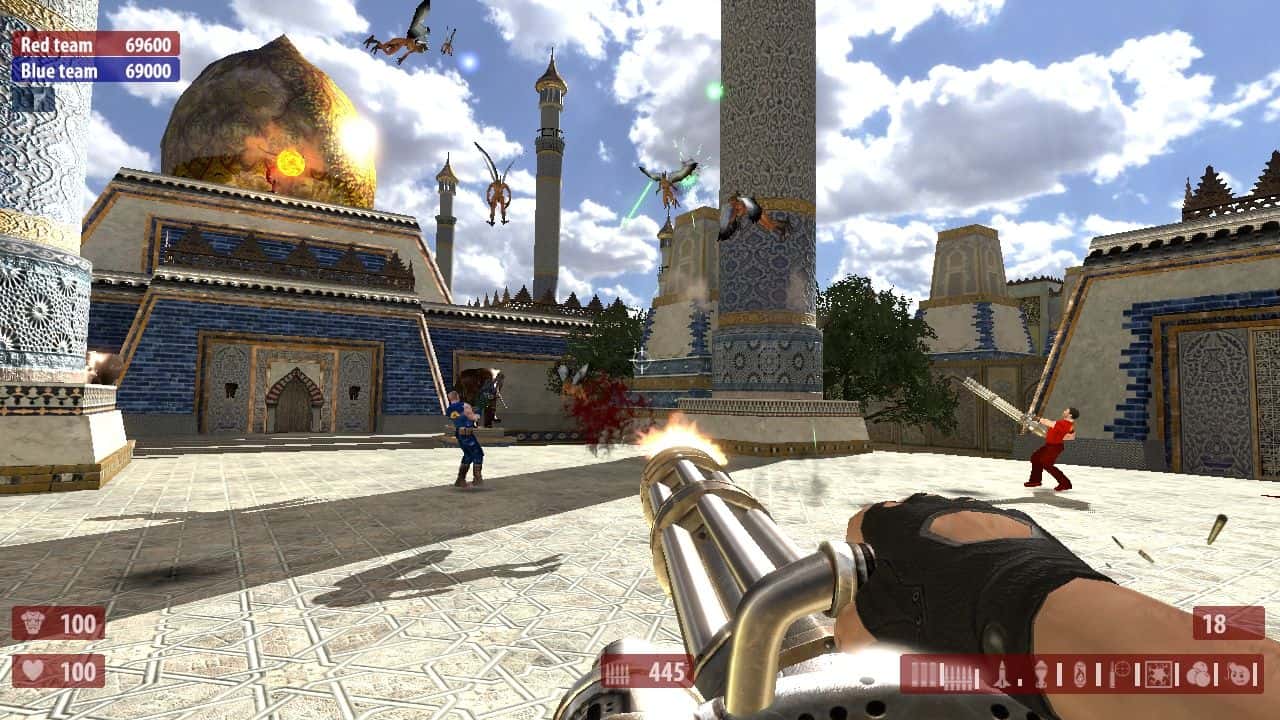Select the napalm fuel ammo icon
The image size is (1280, 720).
point(1080,672)
